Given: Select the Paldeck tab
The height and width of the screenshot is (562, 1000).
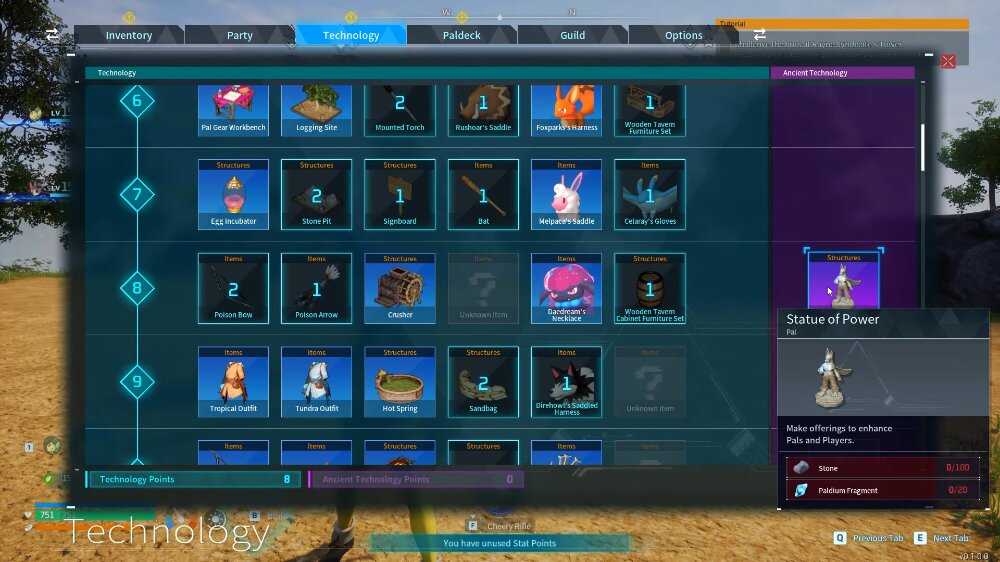Looking at the screenshot, I should (462, 35).
